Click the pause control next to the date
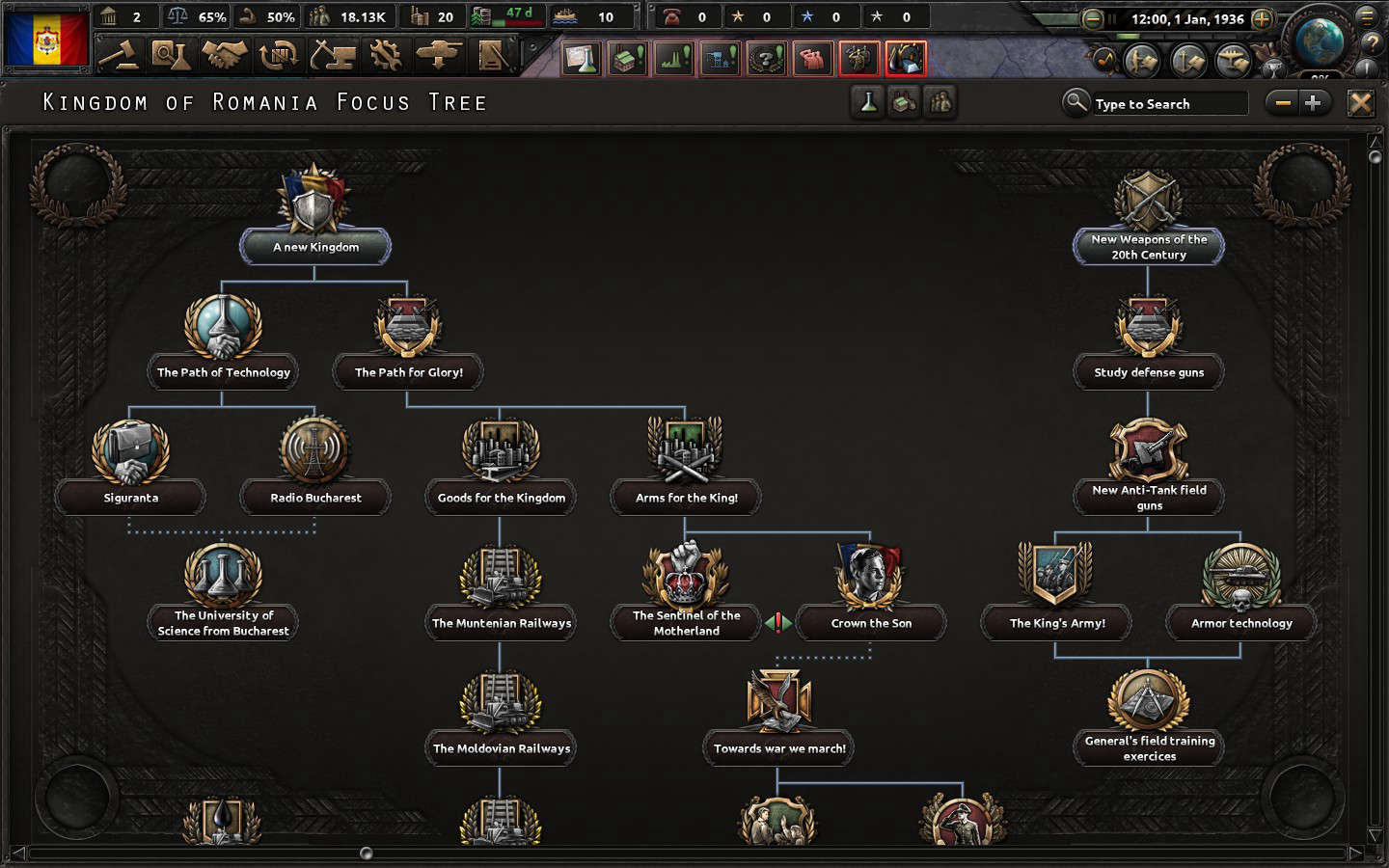The width and height of the screenshot is (1389, 868). [x=1114, y=16]
